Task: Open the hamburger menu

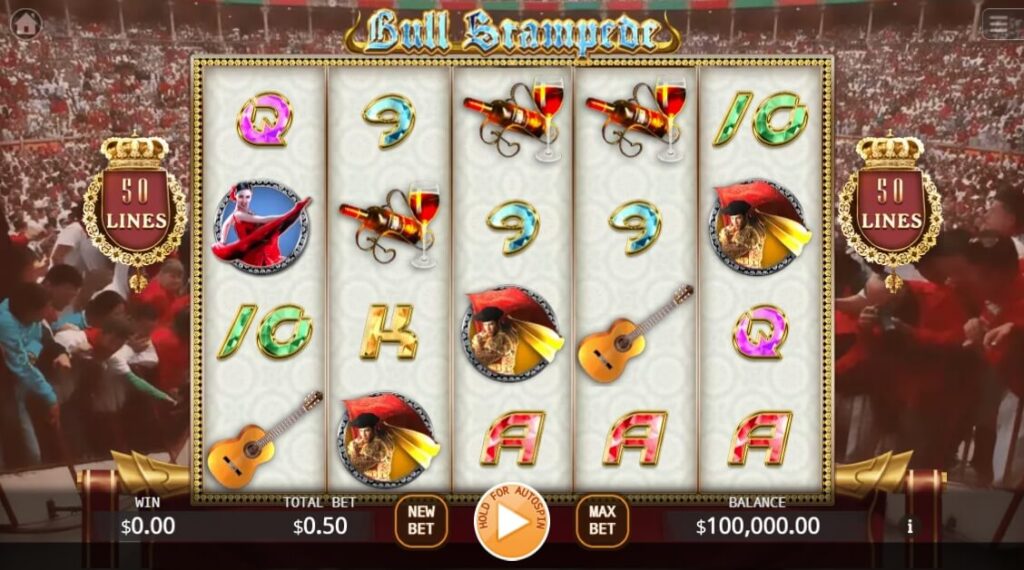Action: [x=1001, y=24]
